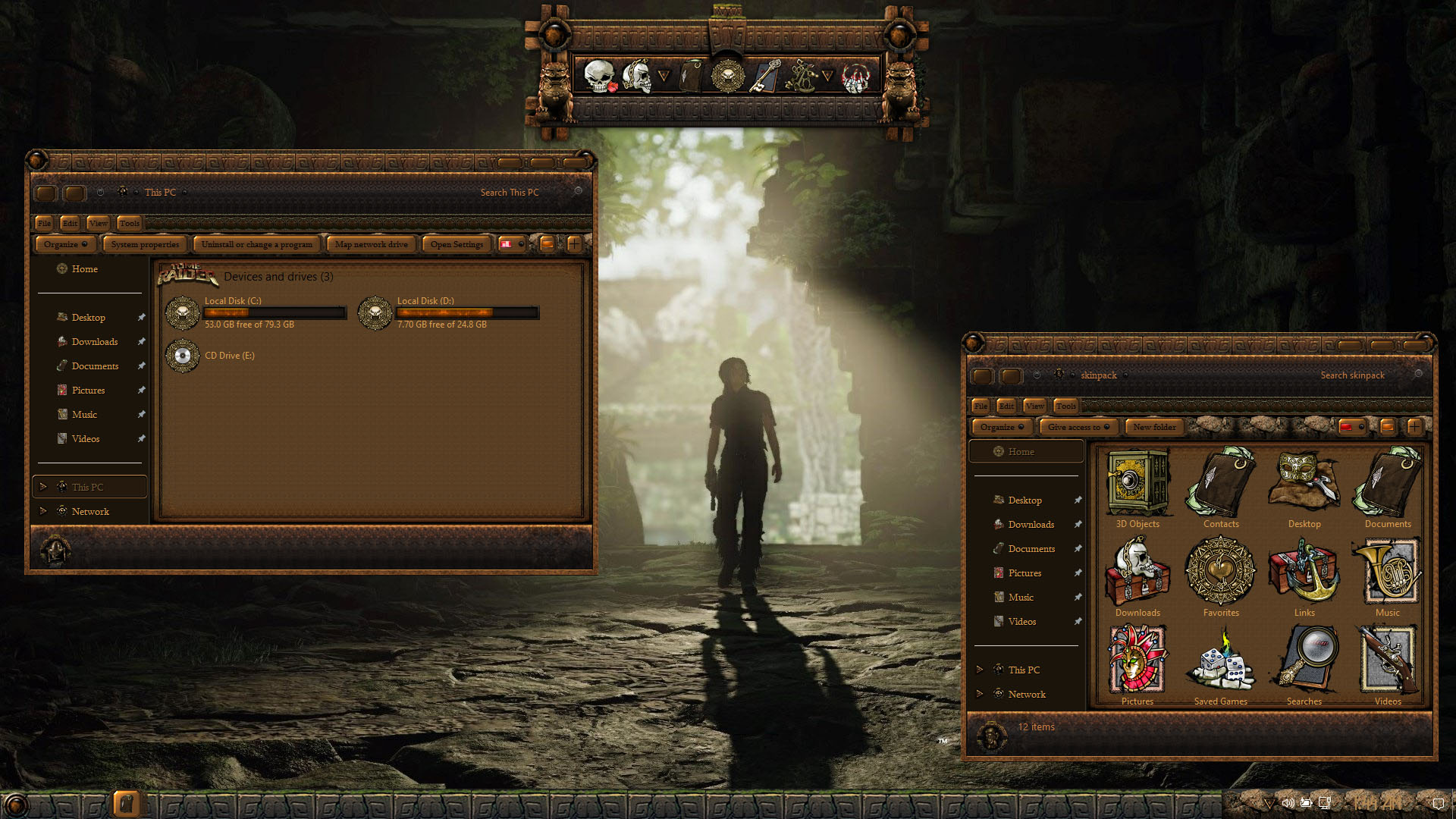The height and width of the screenshot is (819, 1456).
Task: Open the Give access to dropdown
Action: [1078, 427]
